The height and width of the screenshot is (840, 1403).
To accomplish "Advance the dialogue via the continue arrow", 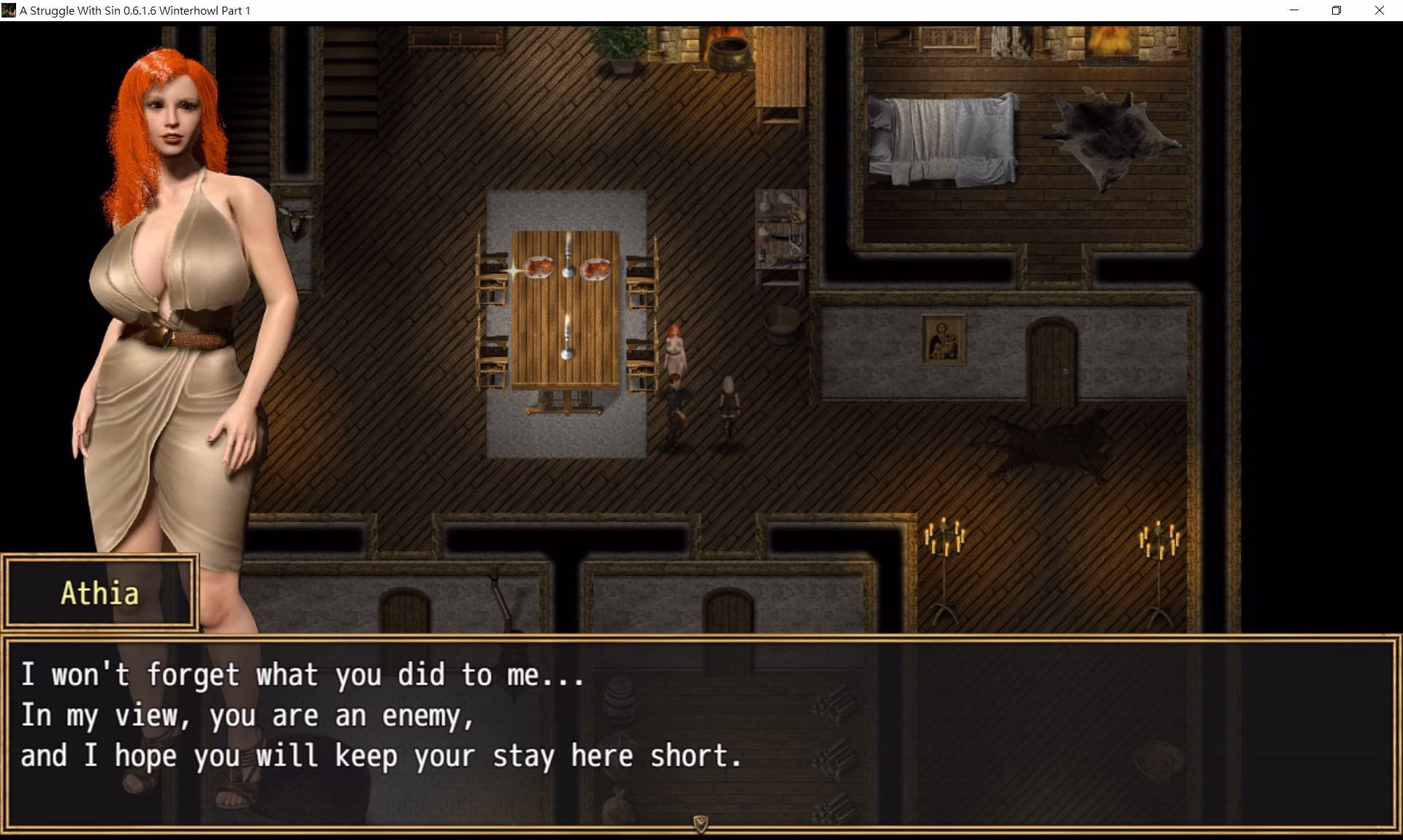I will [700, 824].
